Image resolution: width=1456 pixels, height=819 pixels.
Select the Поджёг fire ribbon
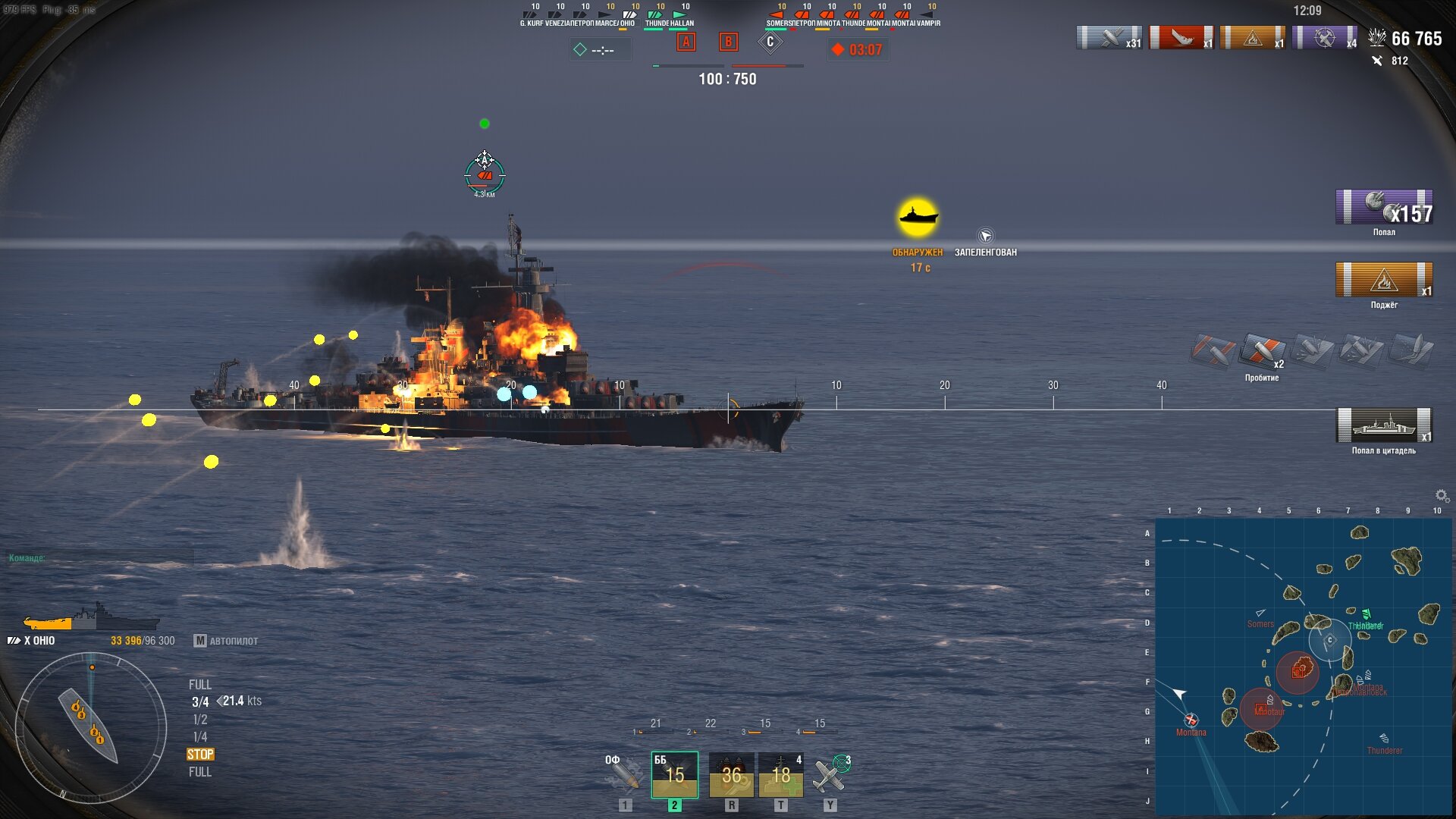[1383, 280]
